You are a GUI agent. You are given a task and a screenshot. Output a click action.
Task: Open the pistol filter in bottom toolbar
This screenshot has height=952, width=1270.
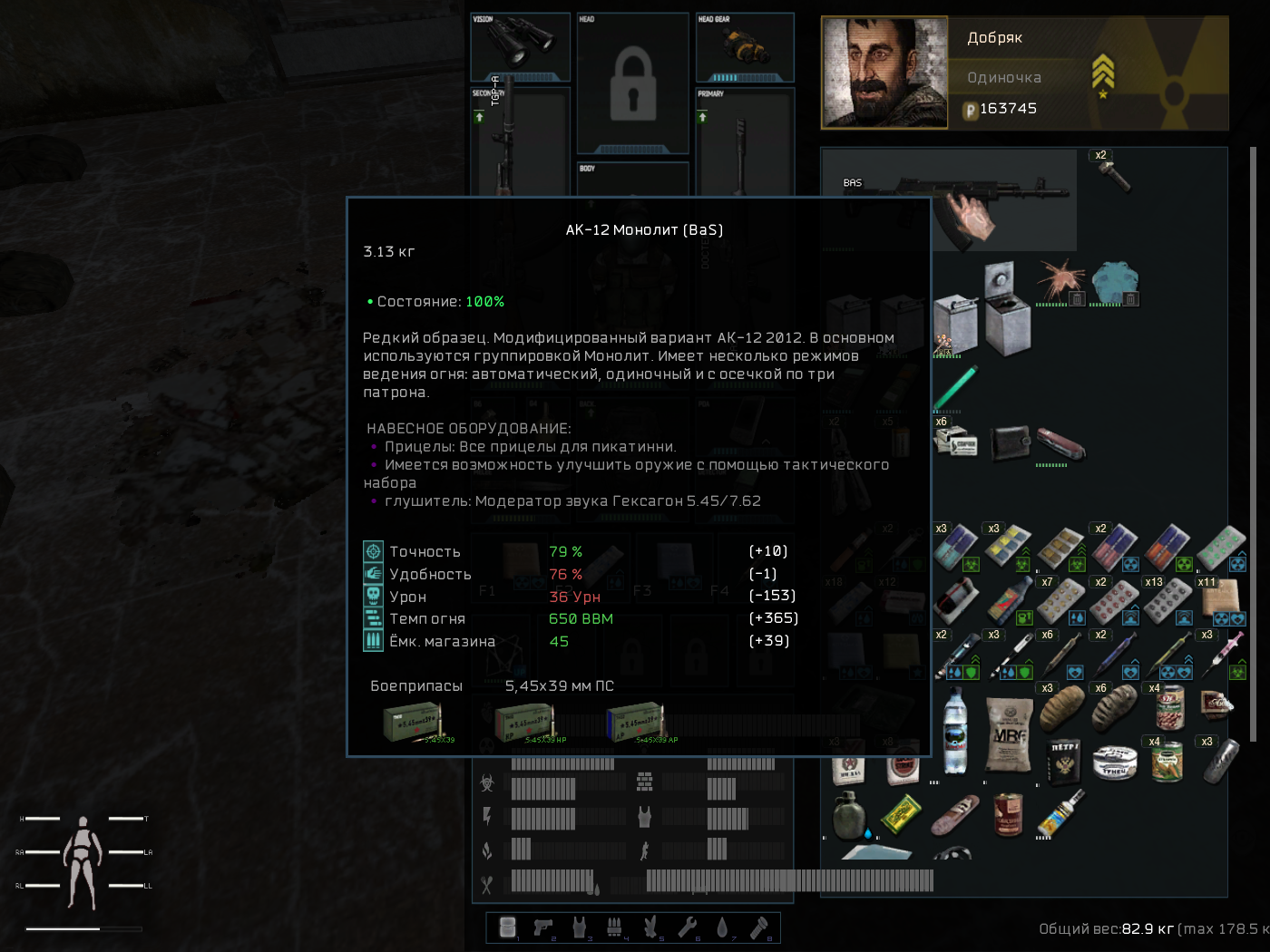pos(543,927)
